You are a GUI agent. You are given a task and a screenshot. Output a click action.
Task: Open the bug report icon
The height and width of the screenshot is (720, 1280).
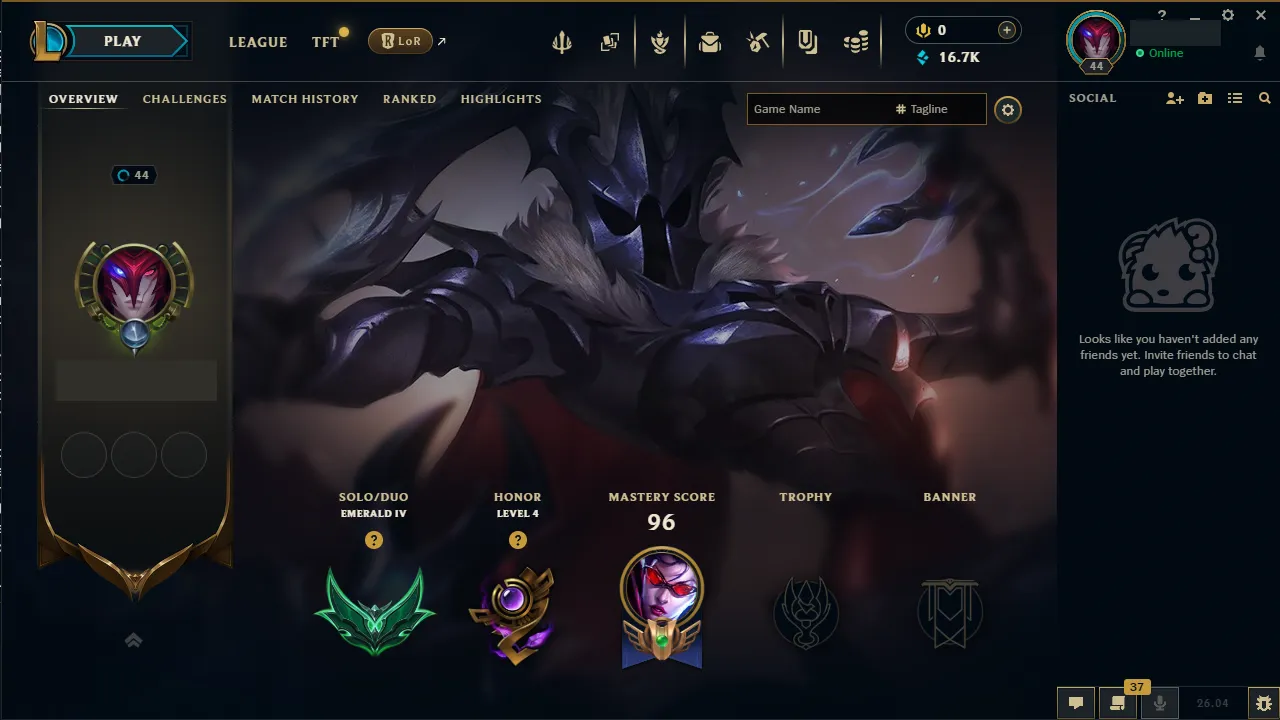coord(1262,703)
